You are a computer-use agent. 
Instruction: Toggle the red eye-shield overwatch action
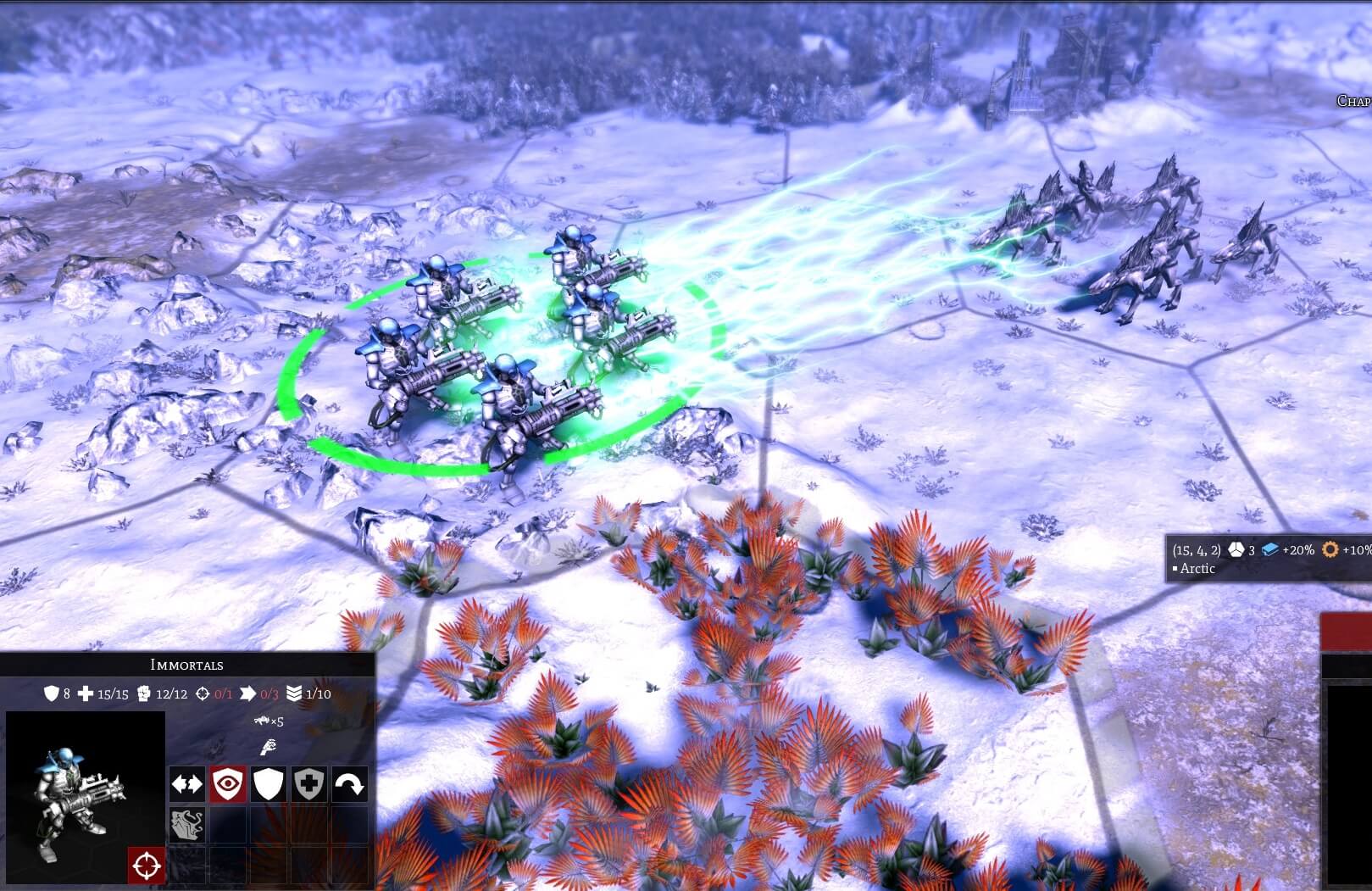pyautogui.click(x=228, y=784)
